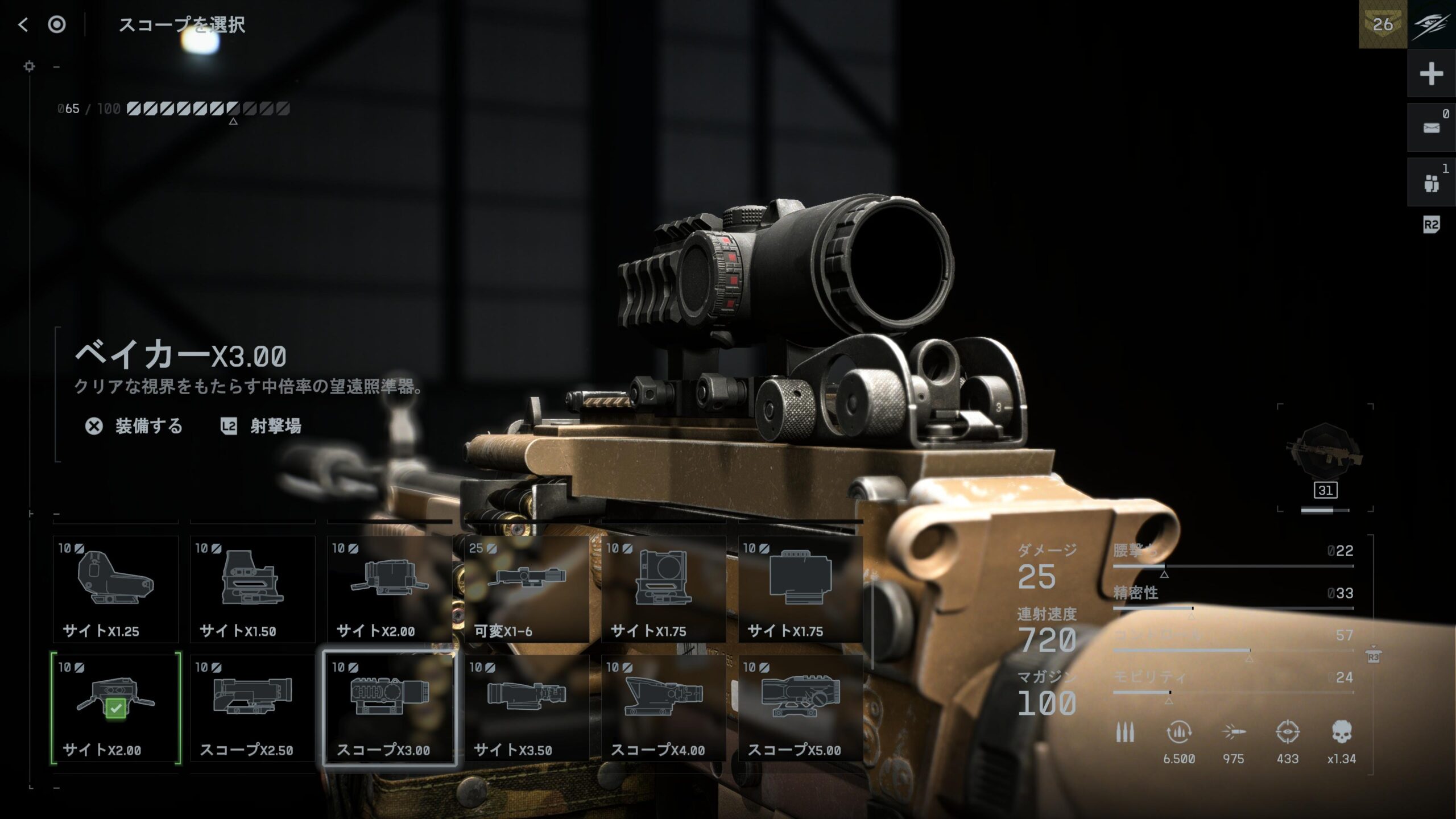The height and width of the screenshot is (819, 1456).
Task: Click the plus button in the top-right corner
Action: click(1431, 74)
